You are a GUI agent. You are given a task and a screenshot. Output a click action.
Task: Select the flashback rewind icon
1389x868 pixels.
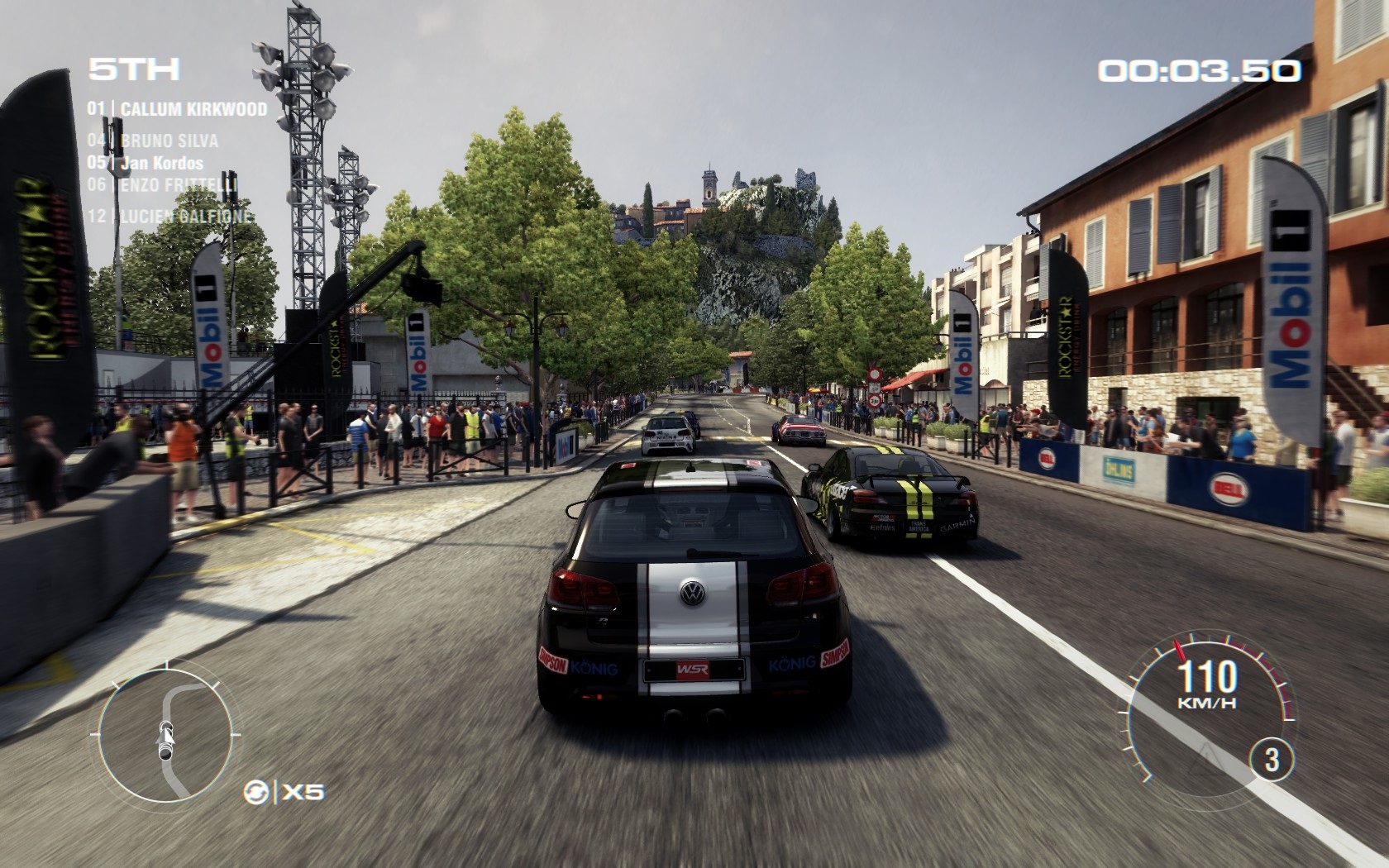point(255,792)
